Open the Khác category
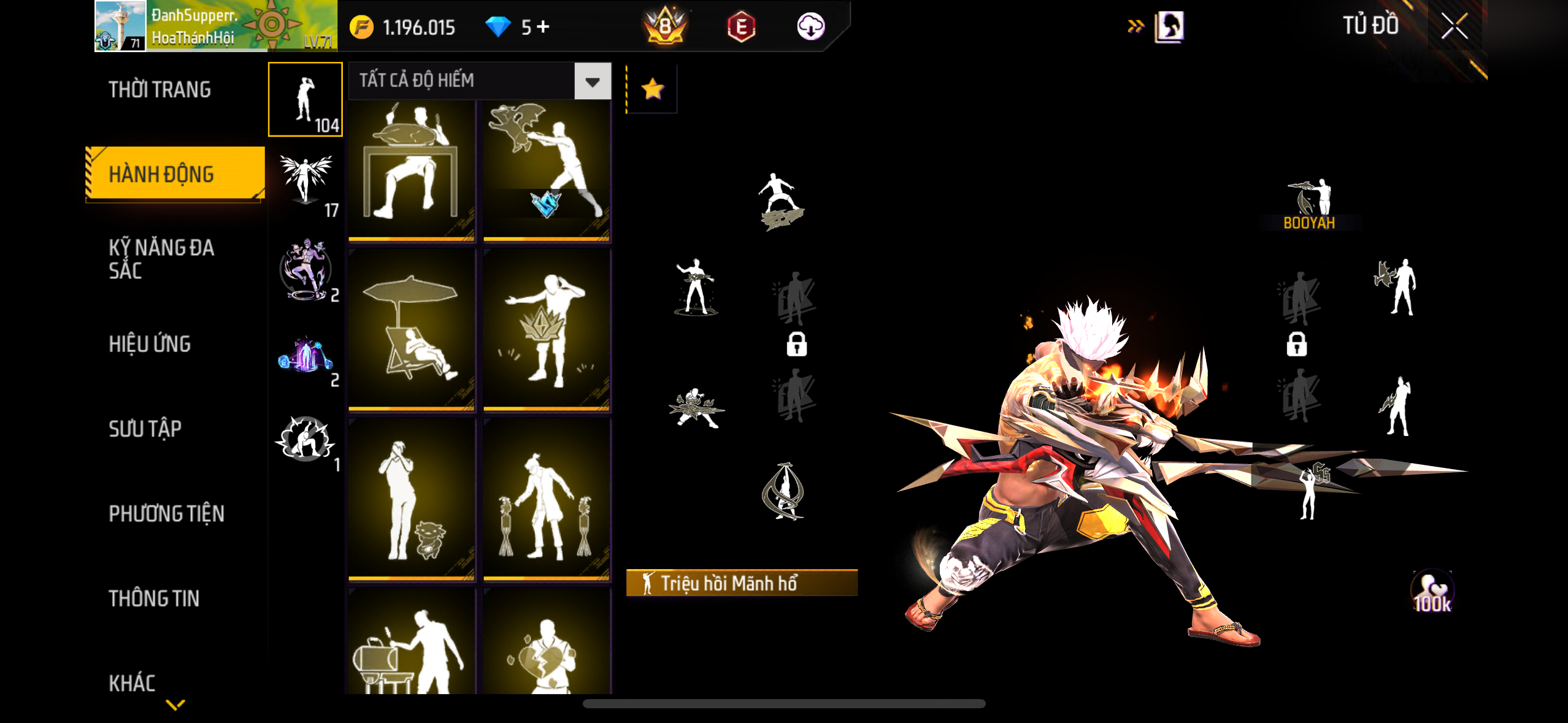Image resolution: width=1568 pixels, height=723 pixels. pos(132,683)
